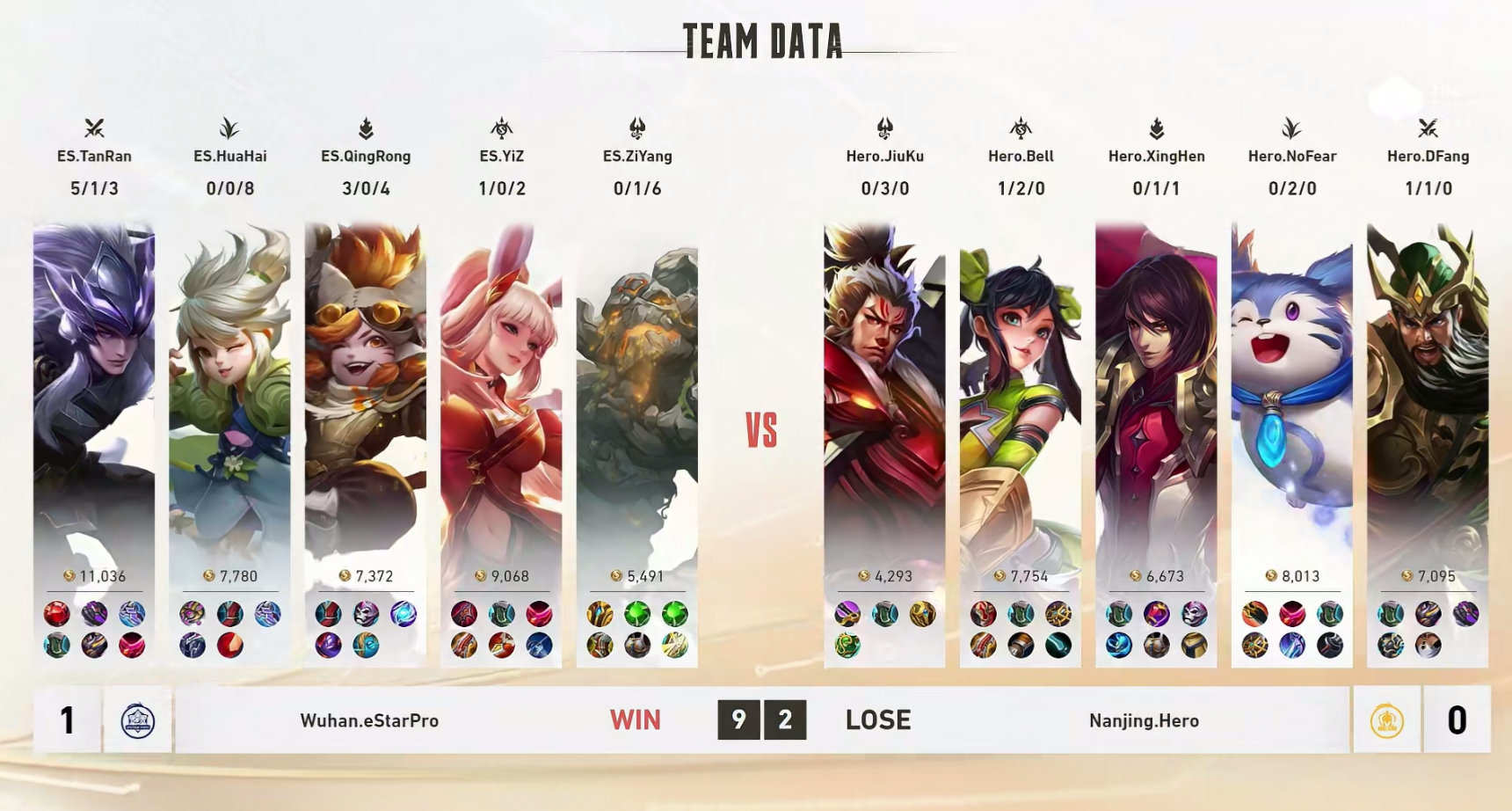Click the Nanjing.Hero team logo
Viewport: 1512px width, 811px height.
click(x=1386, y=720)
